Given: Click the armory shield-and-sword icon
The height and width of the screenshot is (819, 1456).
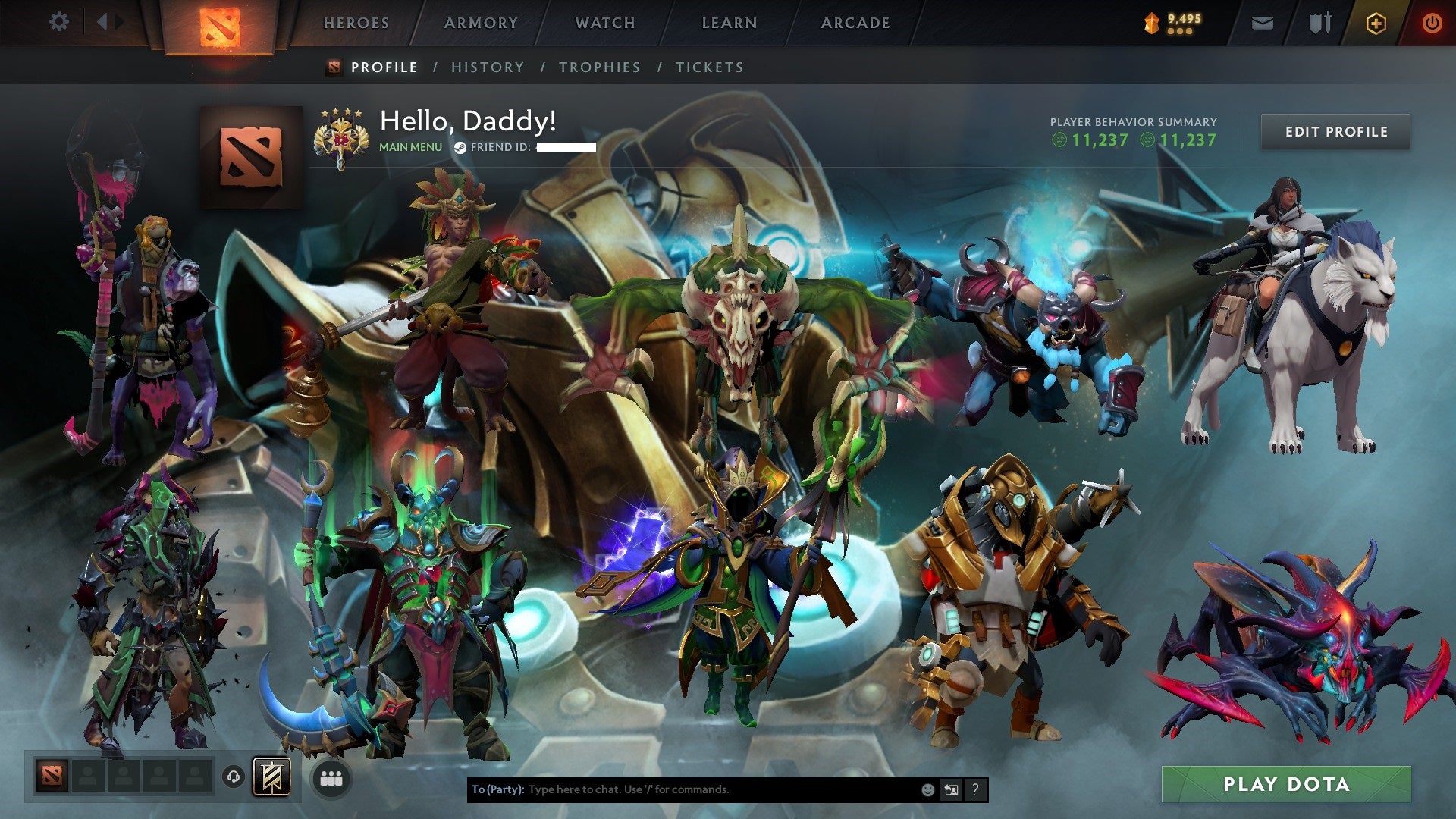Looking at the screenshot, I should (x=1319, y=22).
